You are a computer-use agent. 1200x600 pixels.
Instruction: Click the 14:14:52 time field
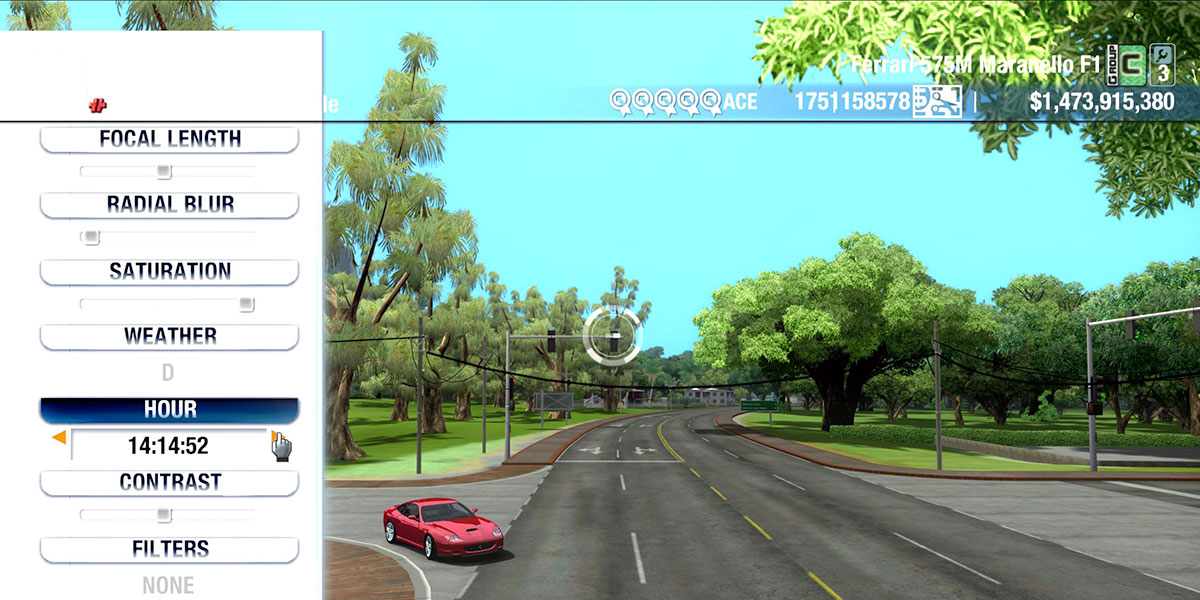pos(168,446)
